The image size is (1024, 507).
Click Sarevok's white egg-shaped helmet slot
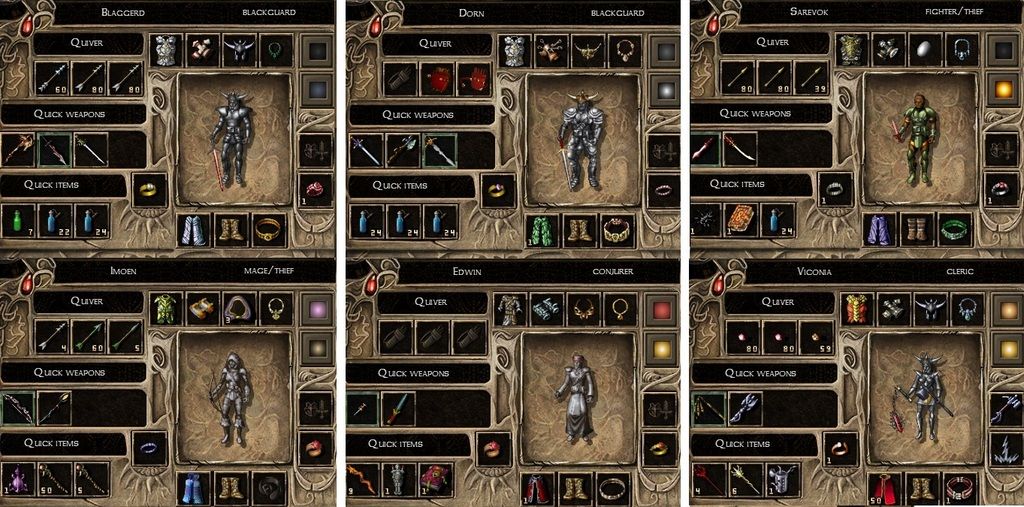[x=923, y=50]
